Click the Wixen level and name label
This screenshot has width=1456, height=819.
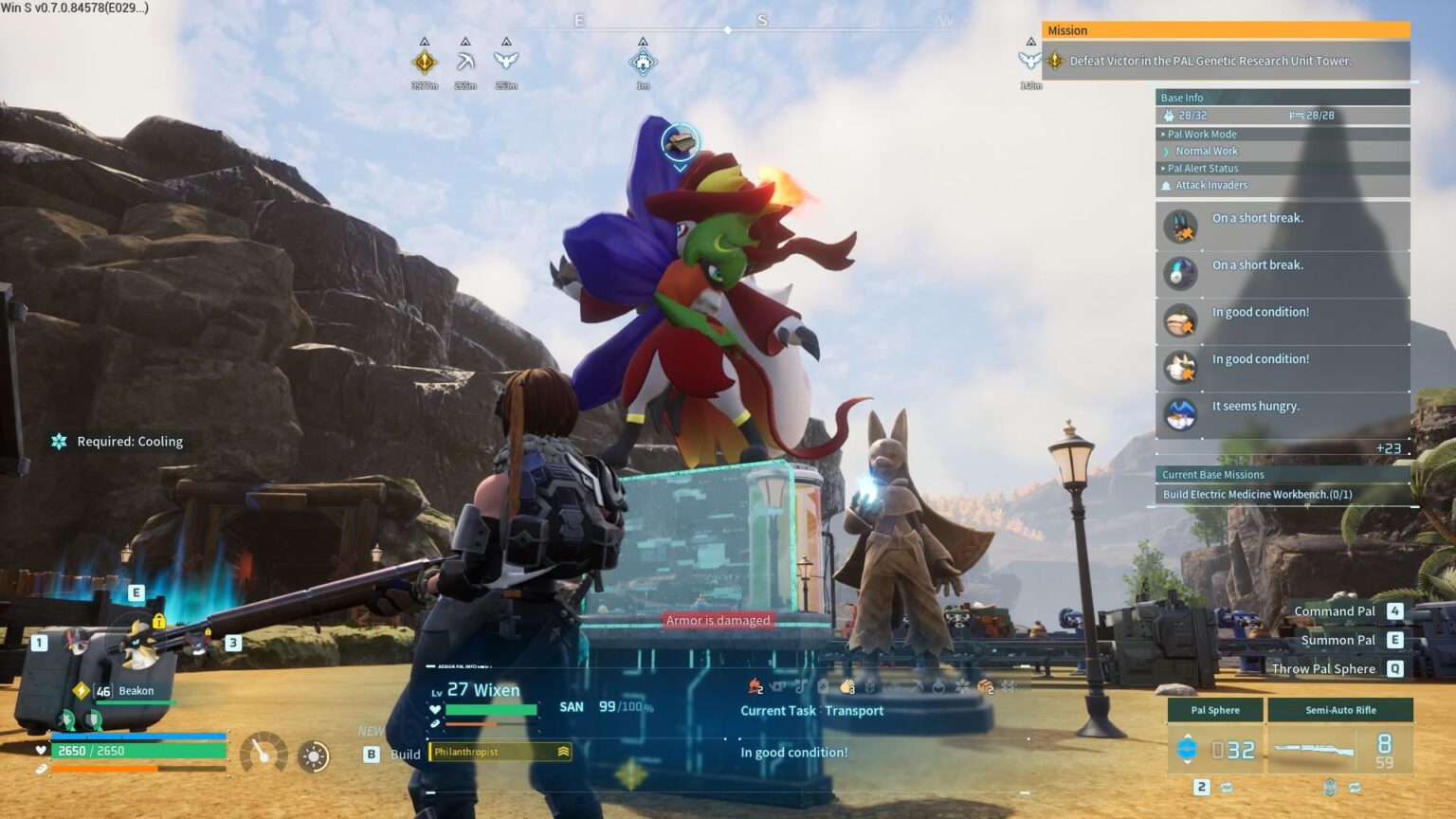482,690
